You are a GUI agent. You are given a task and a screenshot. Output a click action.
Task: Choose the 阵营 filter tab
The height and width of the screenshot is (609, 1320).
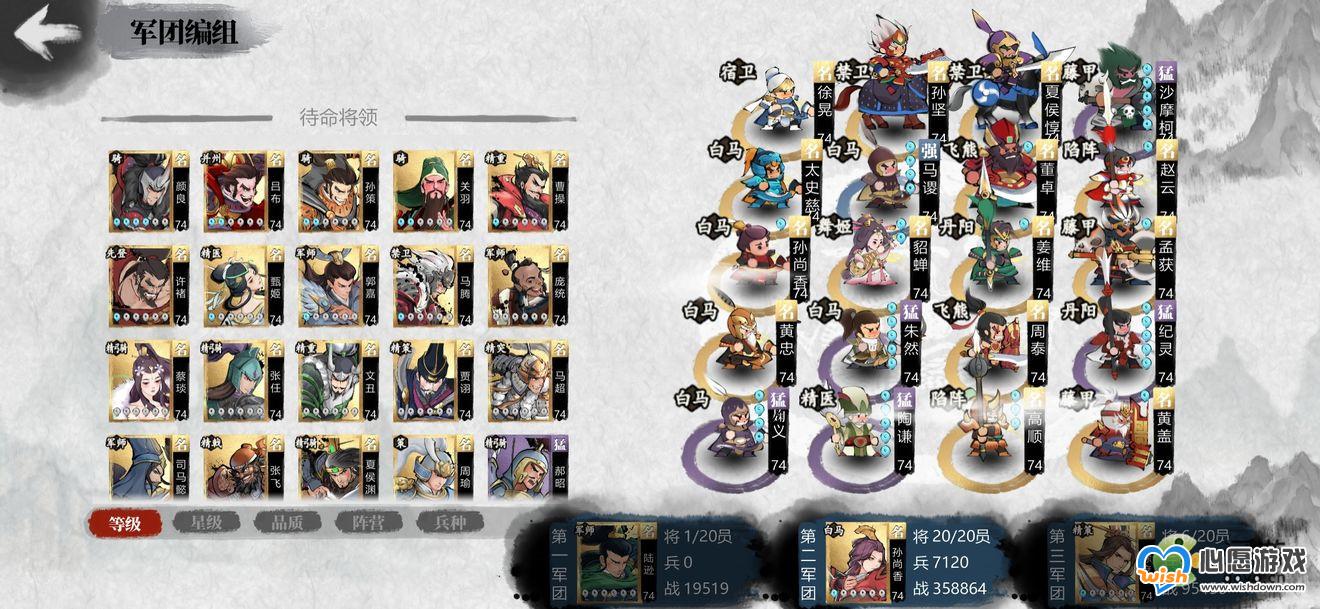click(x=369, y=522)
